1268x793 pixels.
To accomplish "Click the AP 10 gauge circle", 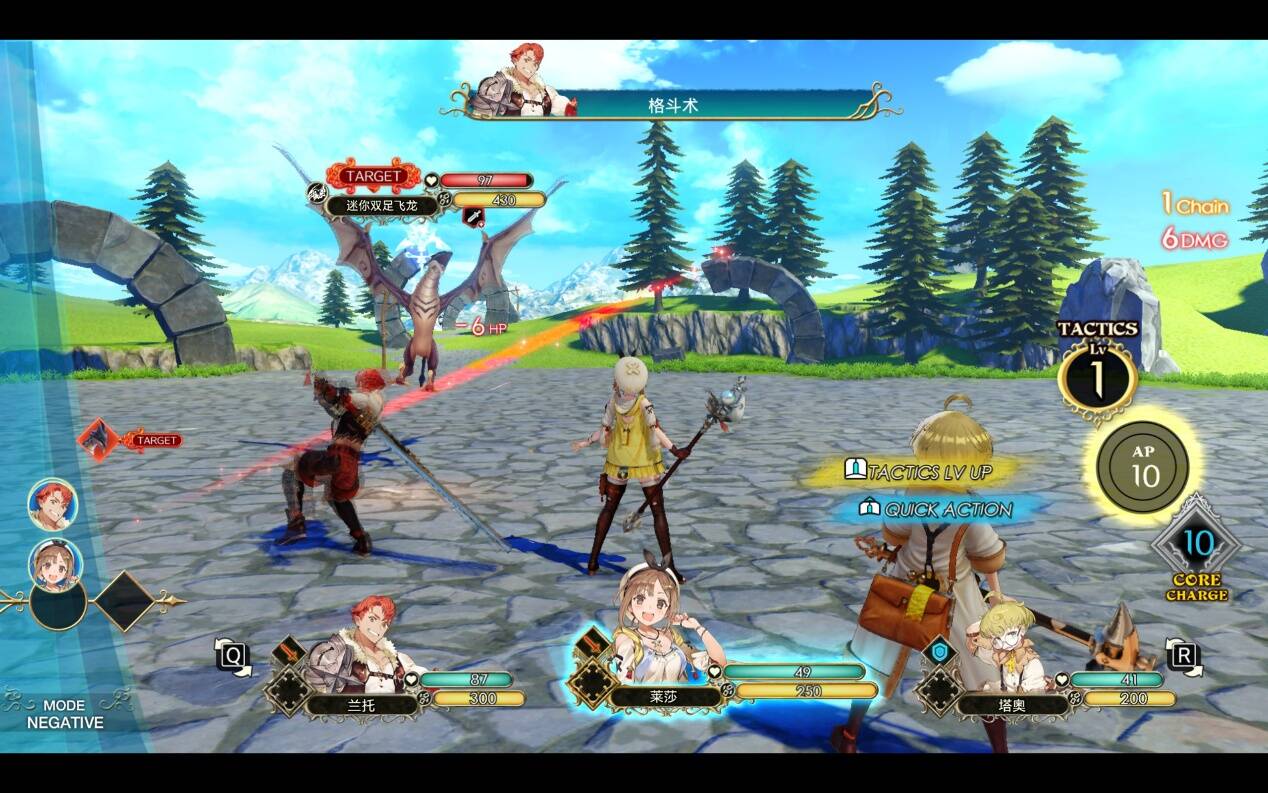I will (x=1143, y=467).
